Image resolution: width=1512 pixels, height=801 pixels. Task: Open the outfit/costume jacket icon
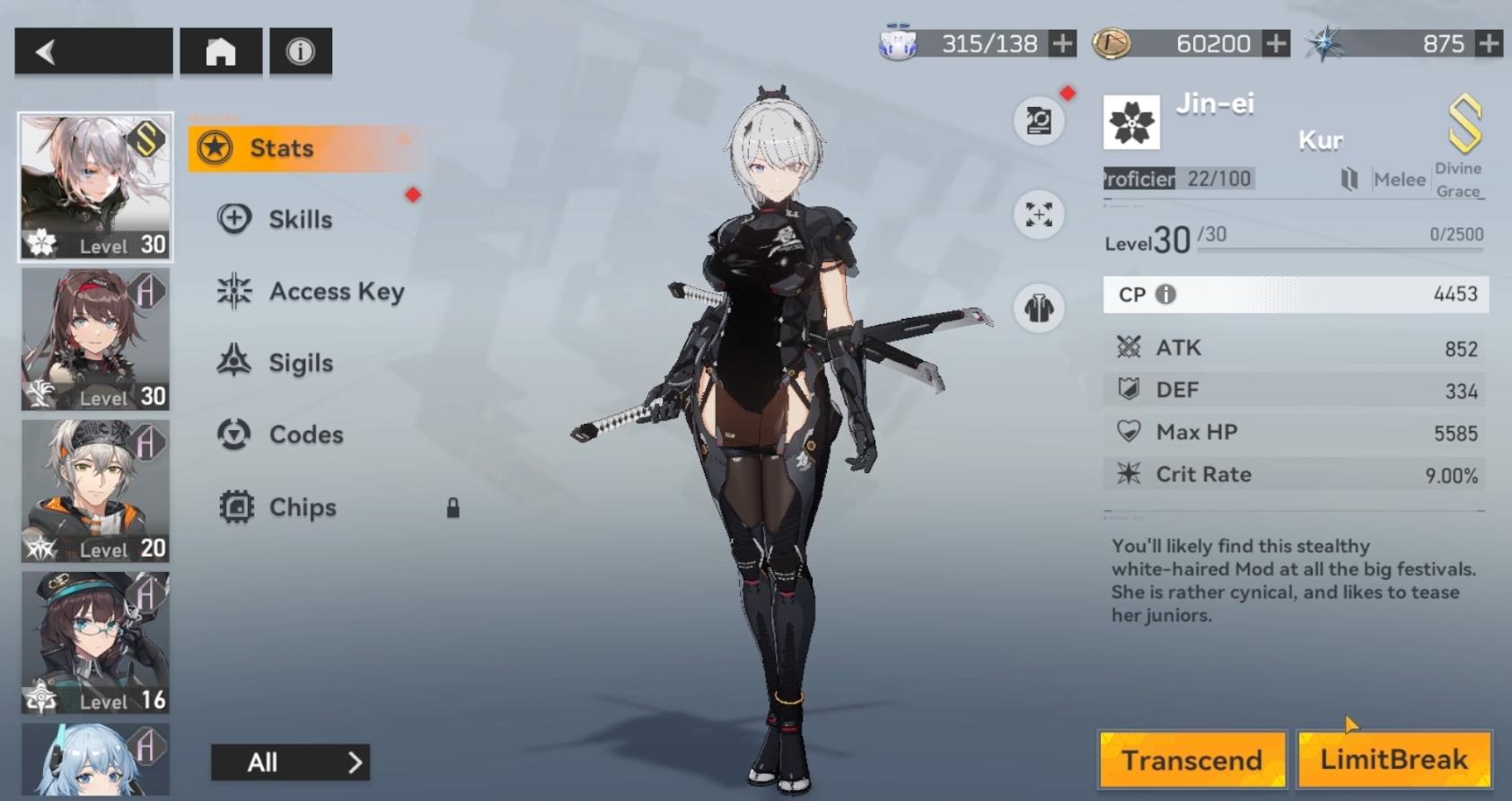coord(1039,308)
